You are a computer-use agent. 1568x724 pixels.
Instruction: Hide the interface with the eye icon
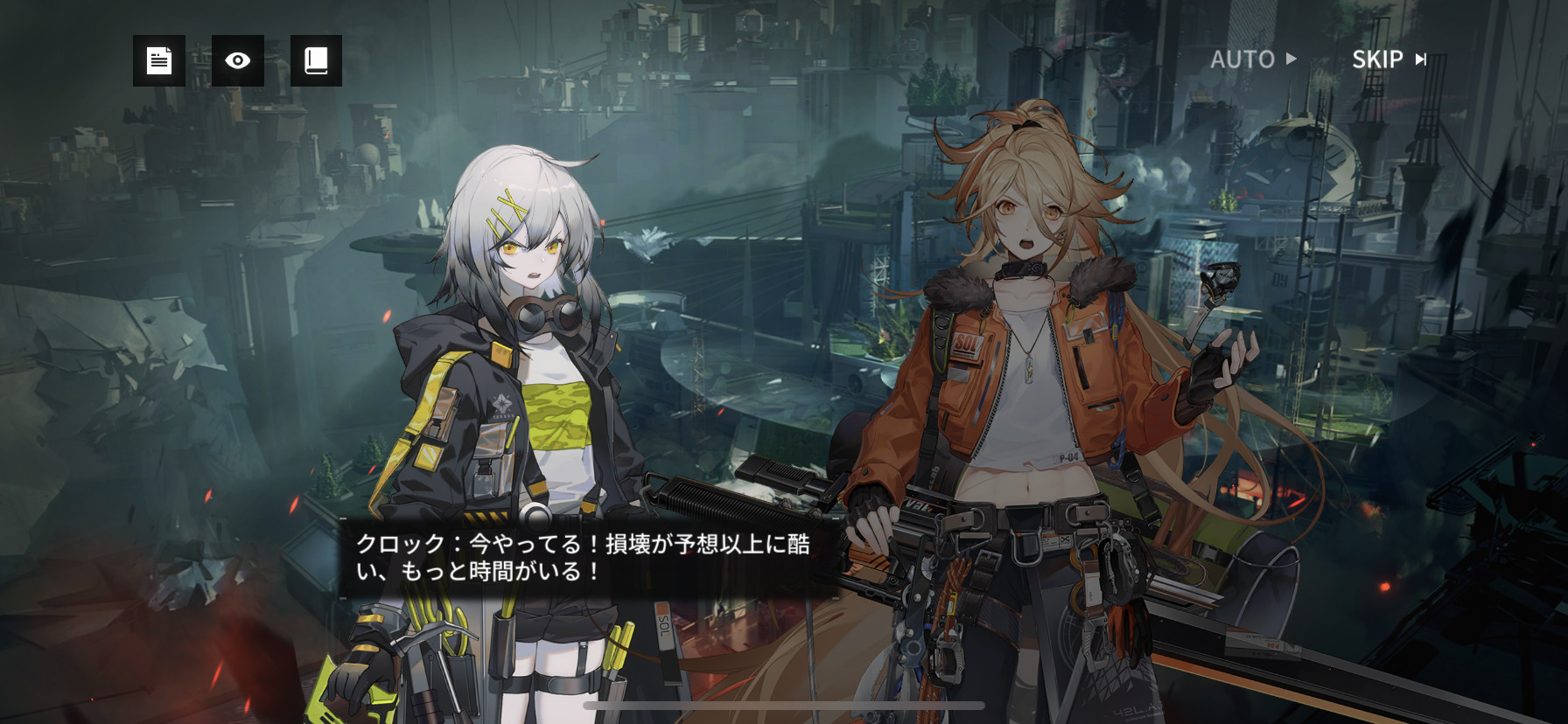(x=237, y=60)
